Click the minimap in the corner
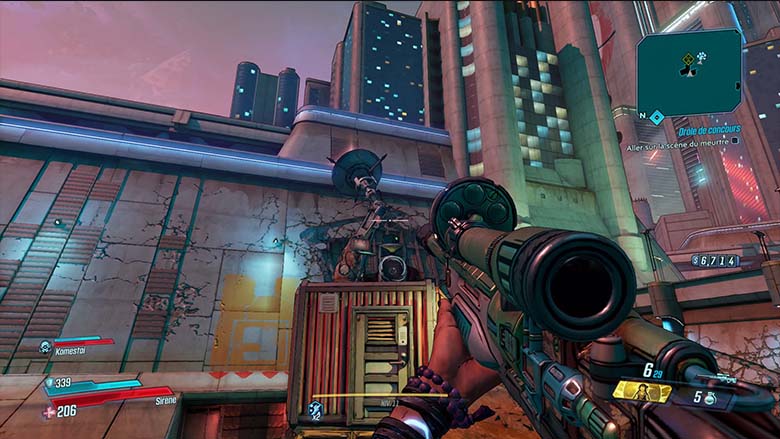The width and height of the screenshot is (780, 439). 690,72
